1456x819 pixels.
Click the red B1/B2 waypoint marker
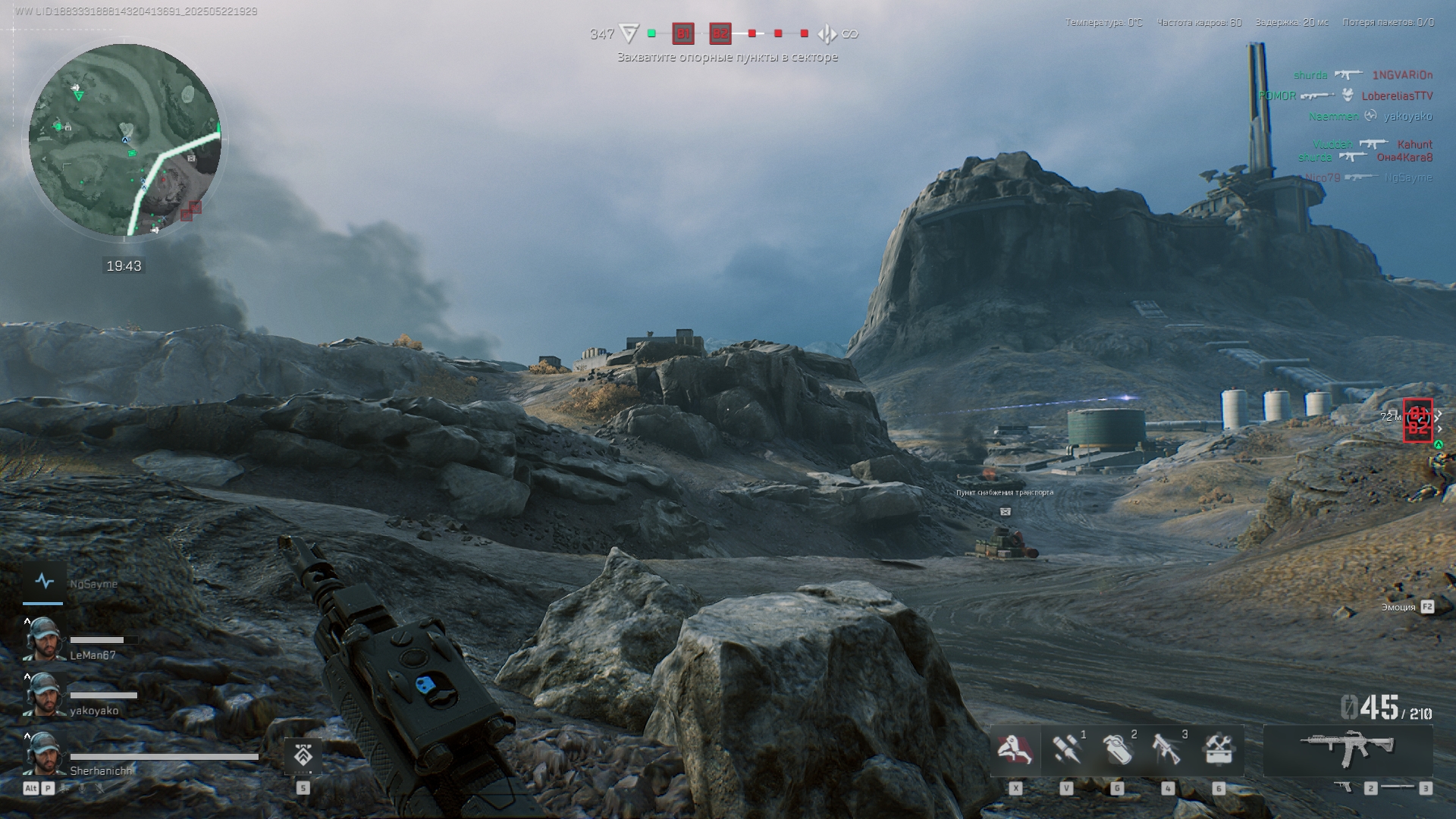pyautogui.click(x=1417, y=420)
